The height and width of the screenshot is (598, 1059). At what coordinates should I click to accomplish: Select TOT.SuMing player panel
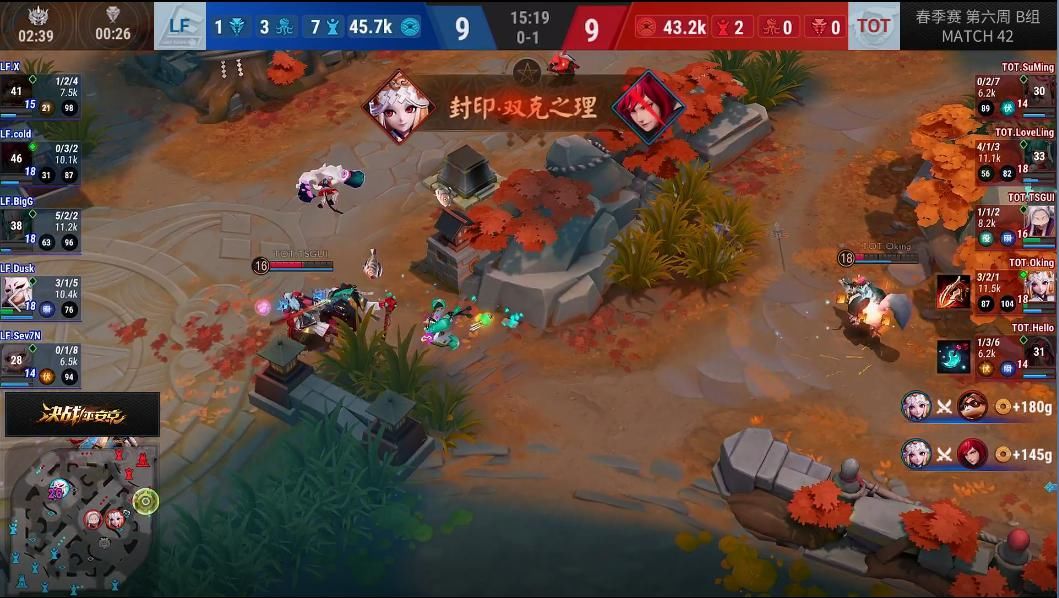[x=1015, y=92]
